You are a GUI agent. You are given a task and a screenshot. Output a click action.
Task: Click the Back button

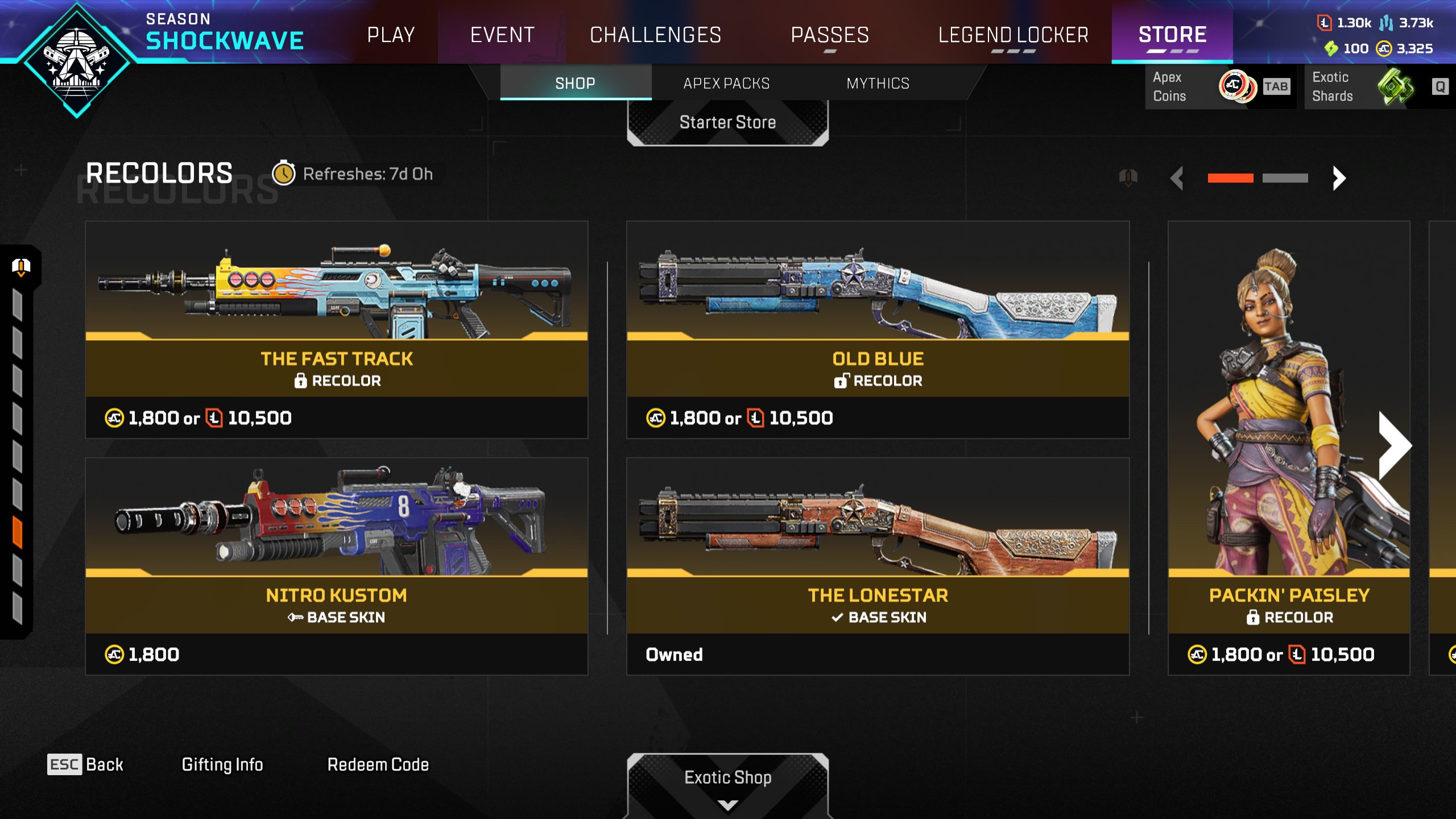pos(85,764)
